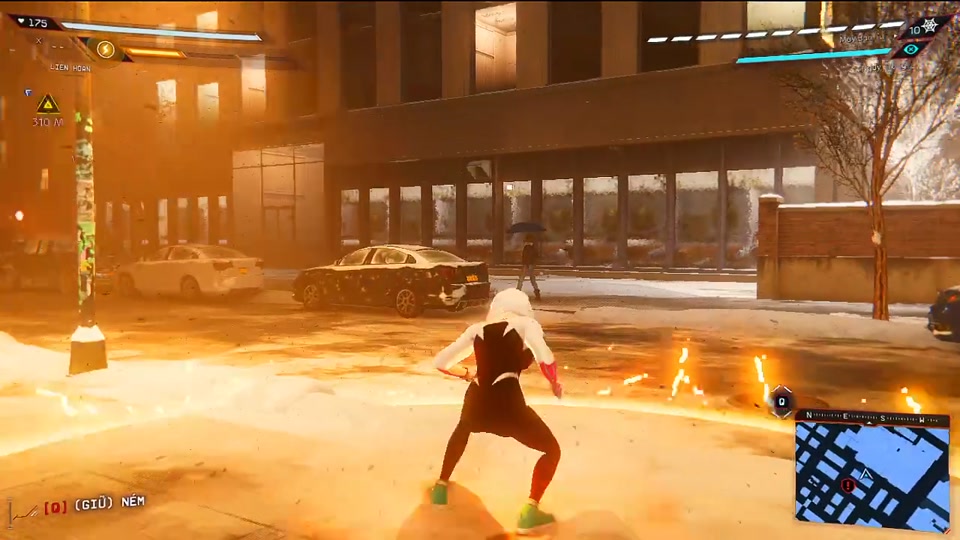
Task: Select the yellow triangle objective marker
Action: [x=47, y=103]
